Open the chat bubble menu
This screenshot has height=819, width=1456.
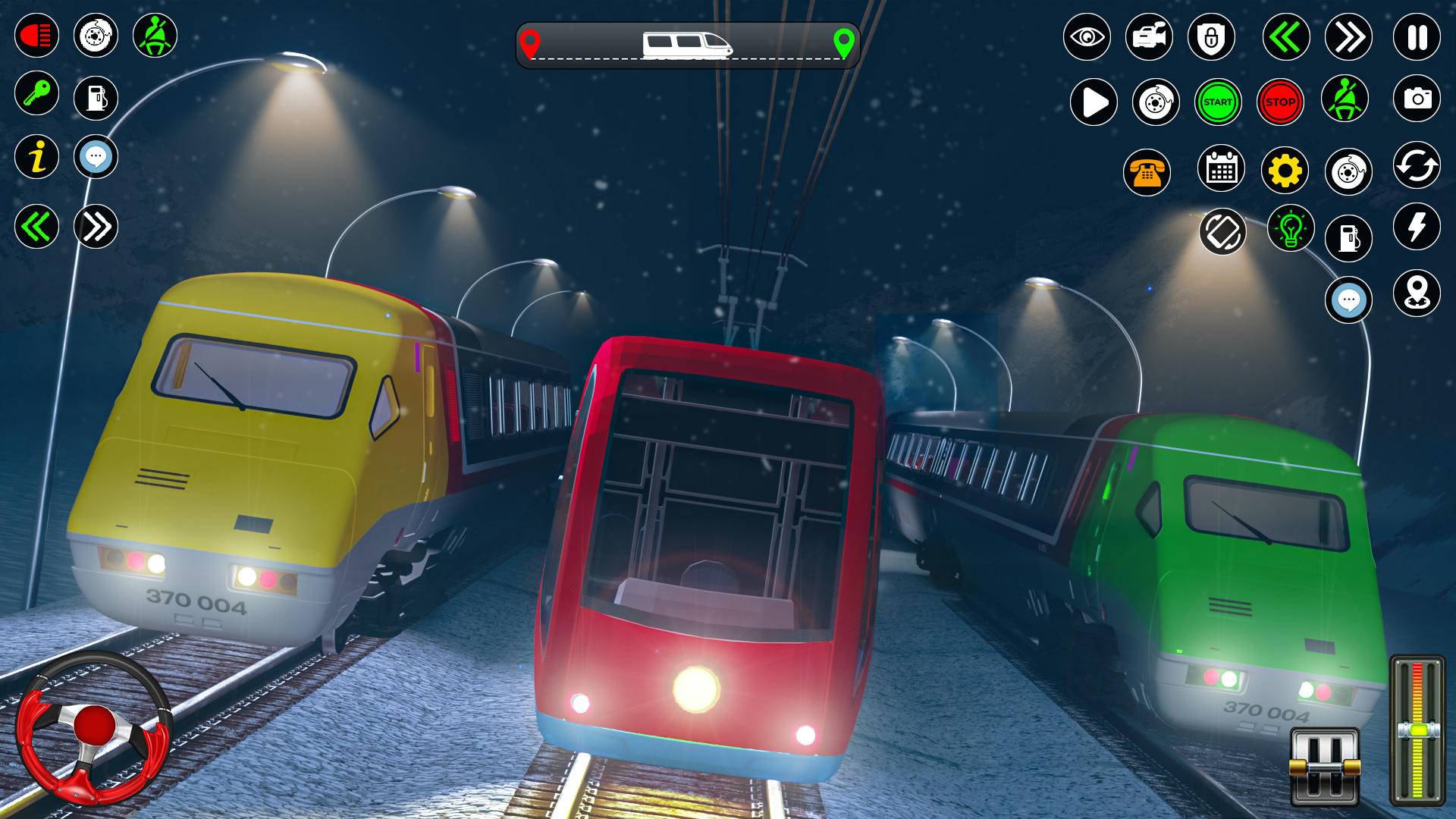point(96,157)
